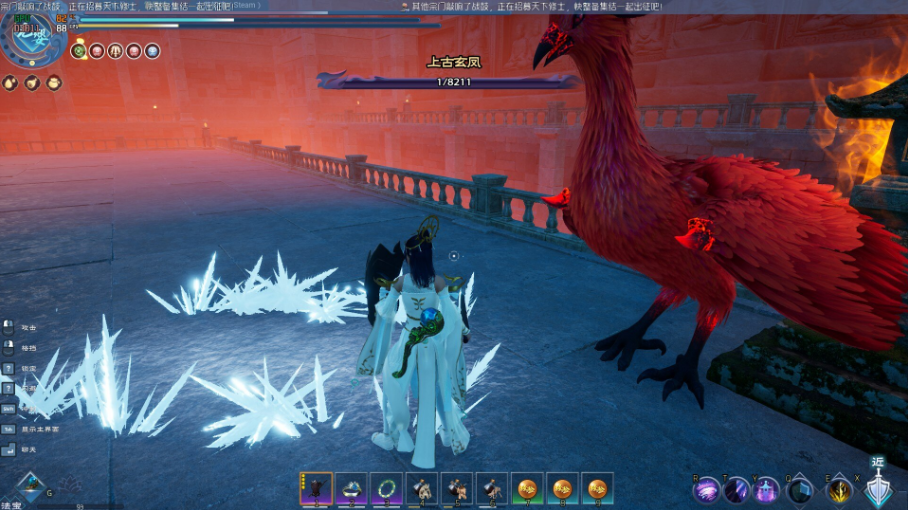Select the golden orb in hotbar slot 9

[597, 489]
